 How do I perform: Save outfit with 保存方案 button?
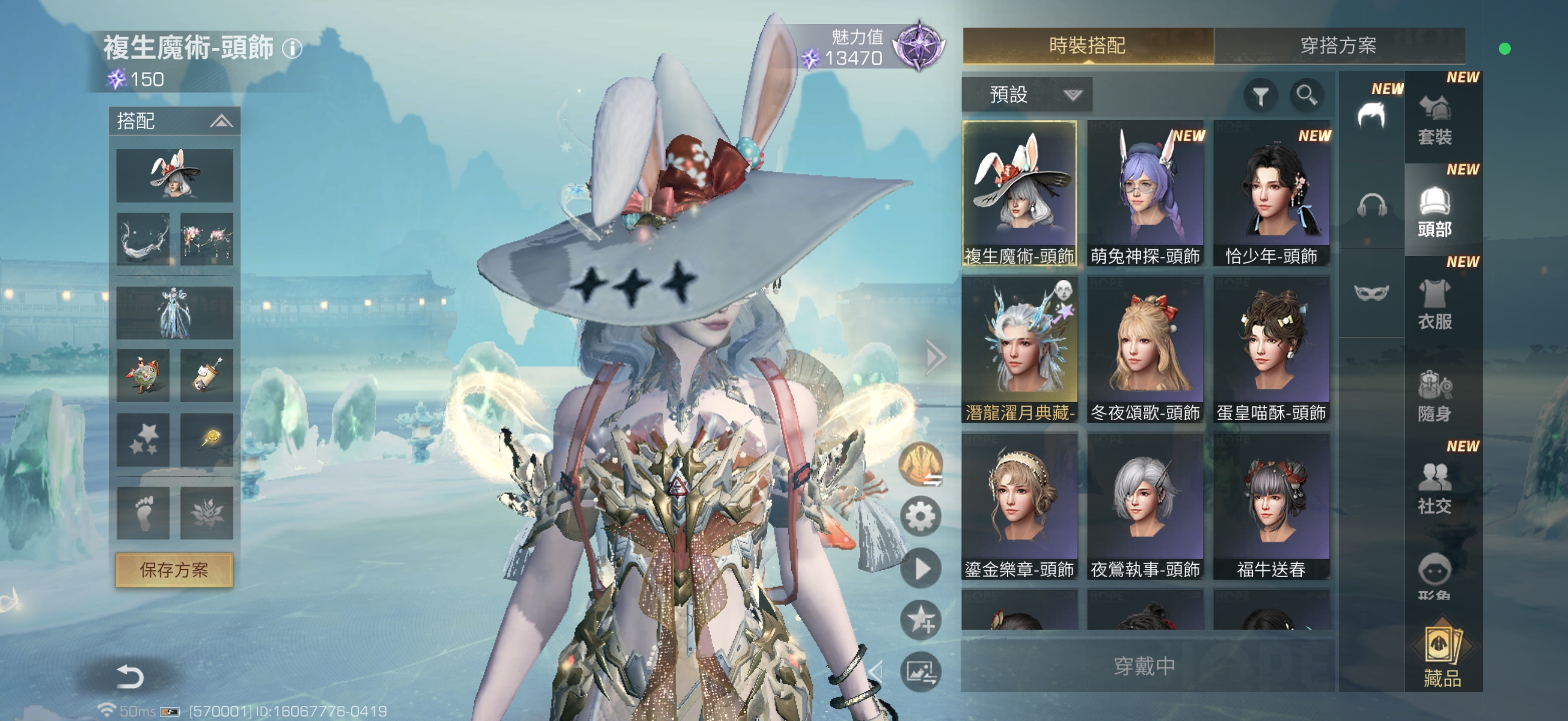[x=174, y=570]
